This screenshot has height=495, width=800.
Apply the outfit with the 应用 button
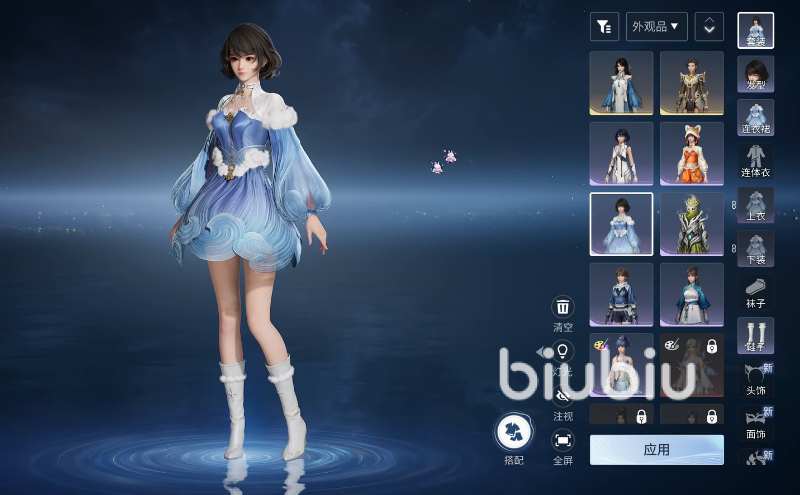point(656,450)
